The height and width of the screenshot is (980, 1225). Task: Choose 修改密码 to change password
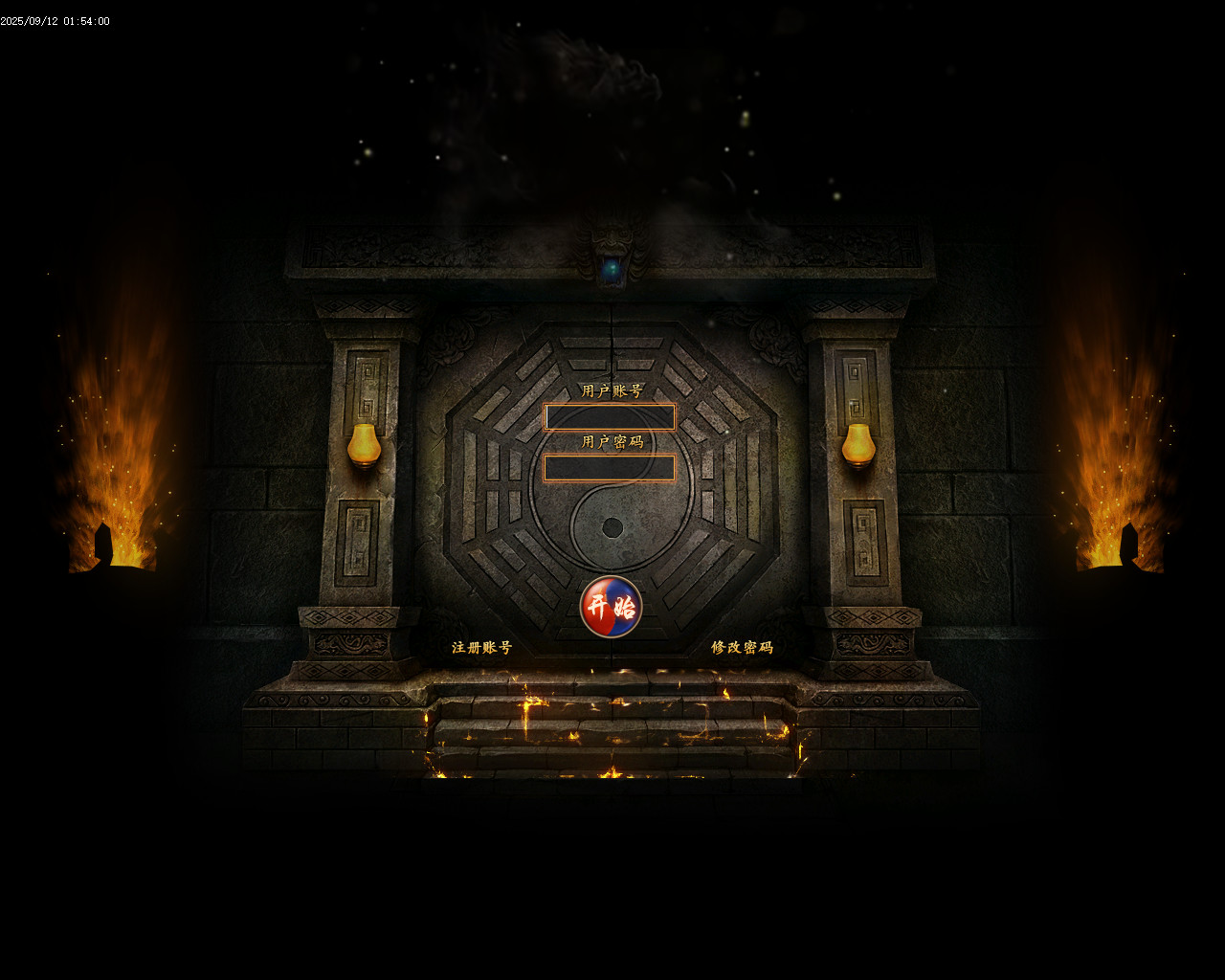[742, 648]
